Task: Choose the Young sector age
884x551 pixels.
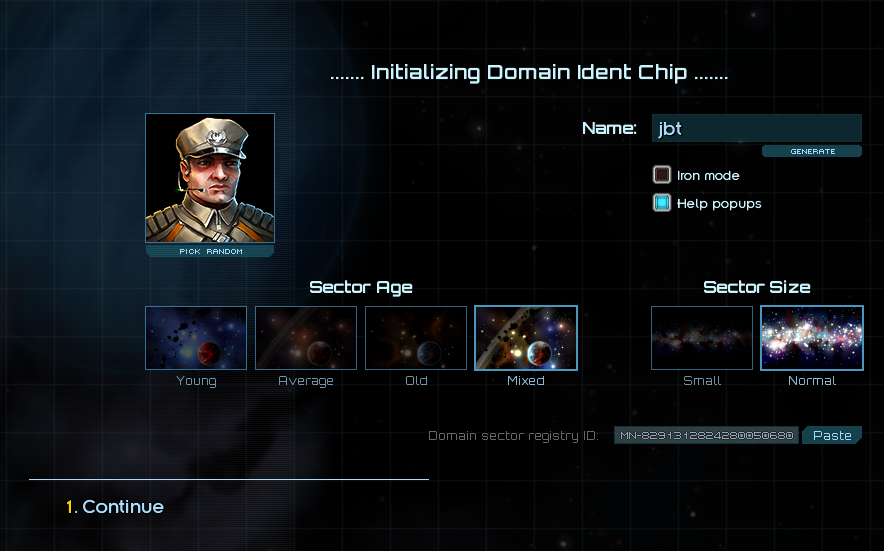Action: pyautogui.click(x=196, y=338)
